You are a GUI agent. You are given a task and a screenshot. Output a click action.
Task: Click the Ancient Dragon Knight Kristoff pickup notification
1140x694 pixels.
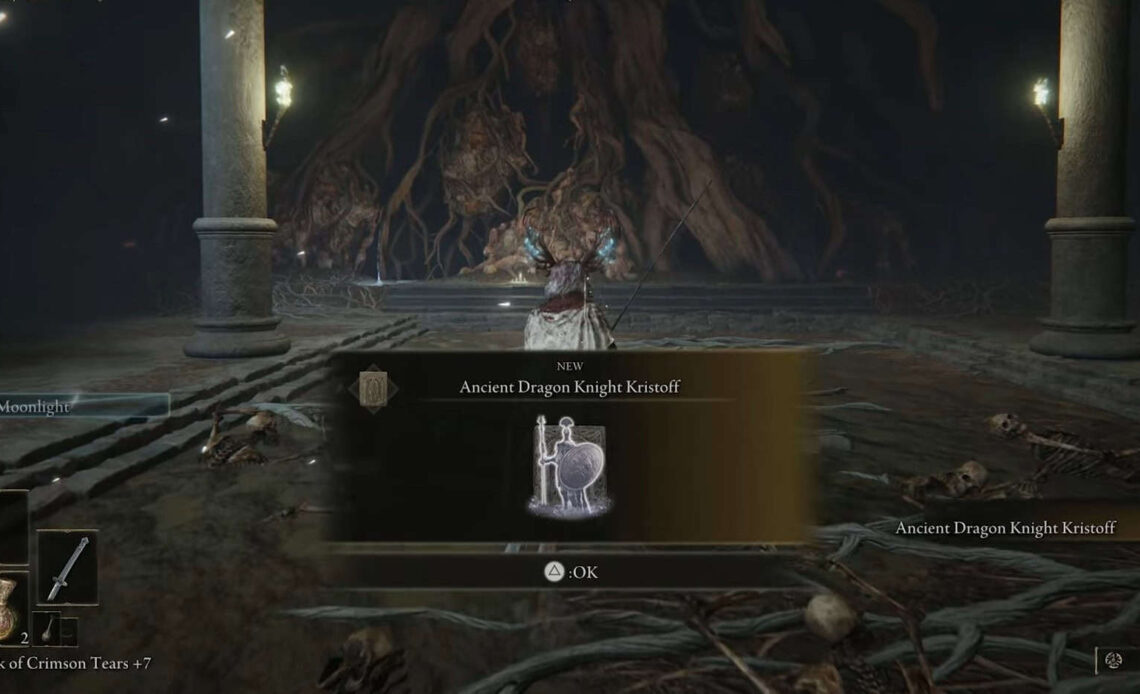pos(1004,528)
